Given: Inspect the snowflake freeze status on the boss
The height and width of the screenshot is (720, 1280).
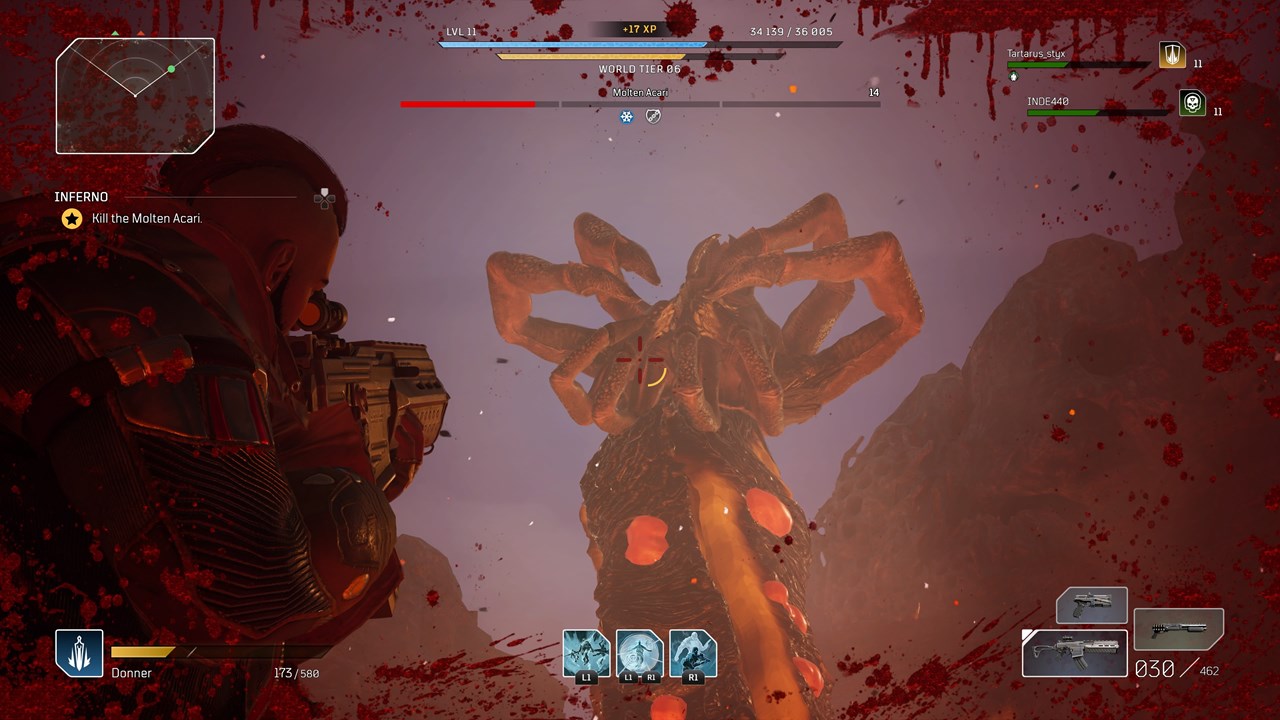Looking at the screenshot, I should 627,117.
